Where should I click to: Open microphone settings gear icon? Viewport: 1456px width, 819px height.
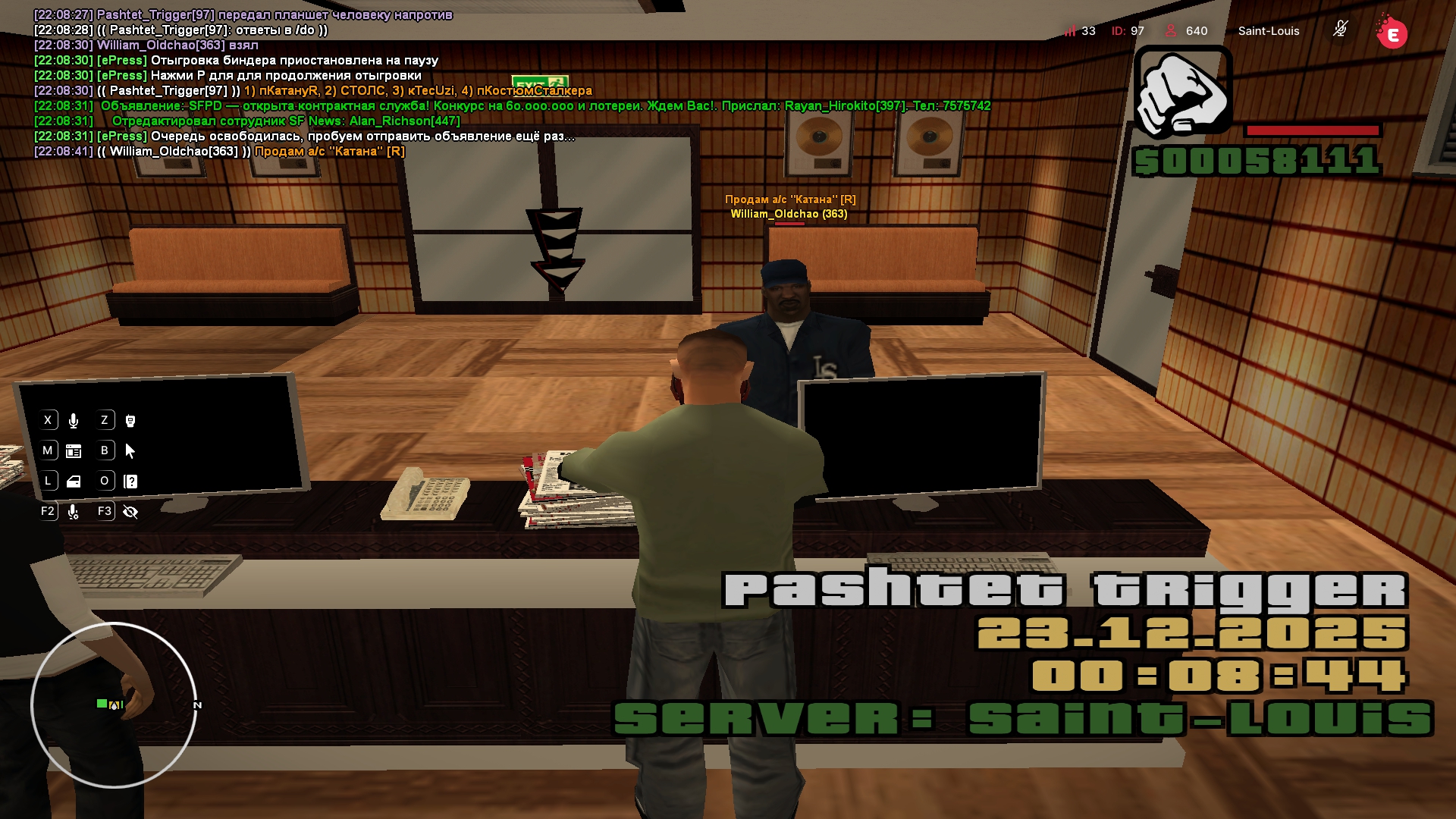coord(74,512)
